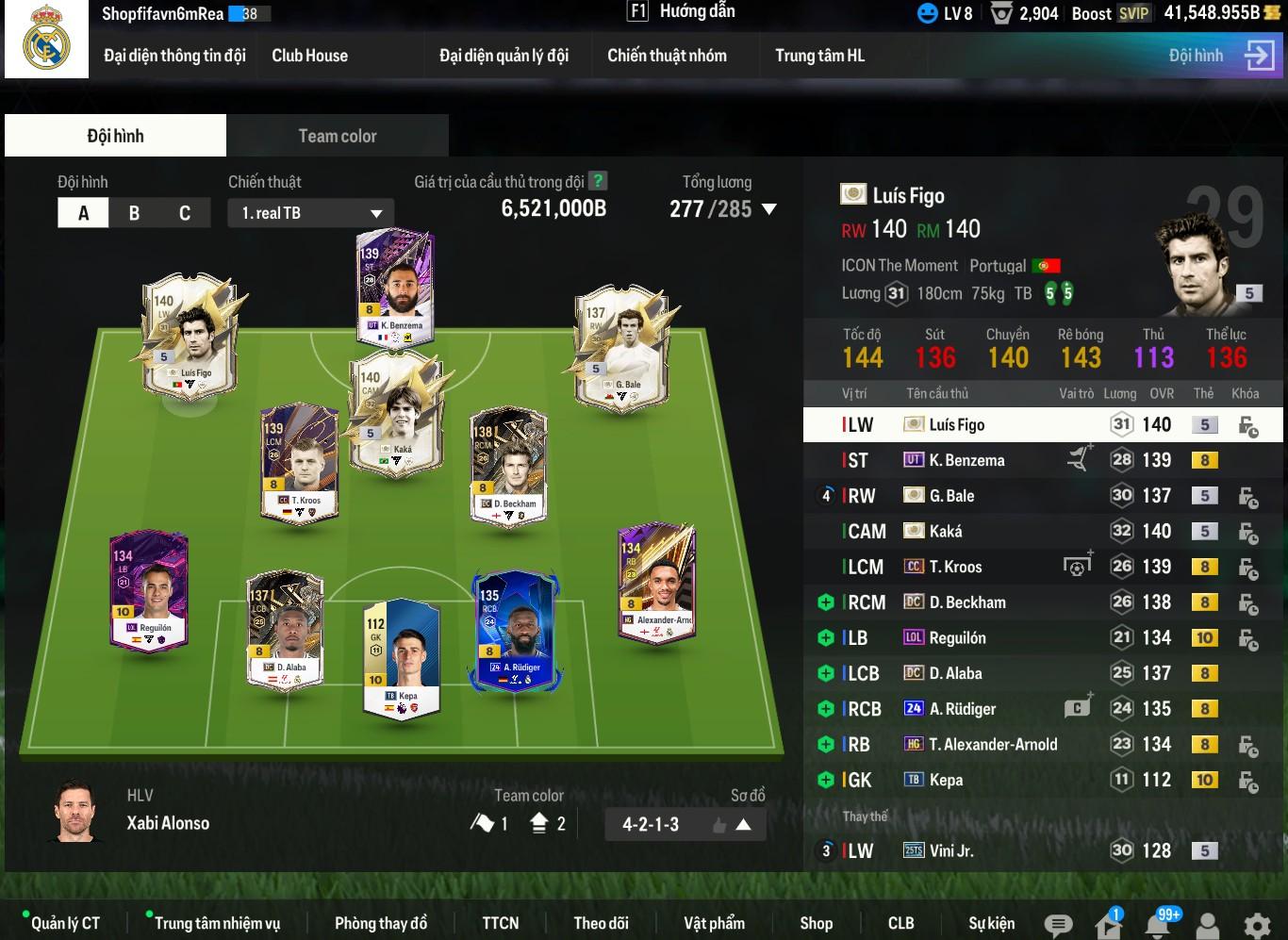Image resolution: width=1288 pixels, height=940 pixels.
Task: Open the tactics dropdown showing real TB
Action: 310,213
